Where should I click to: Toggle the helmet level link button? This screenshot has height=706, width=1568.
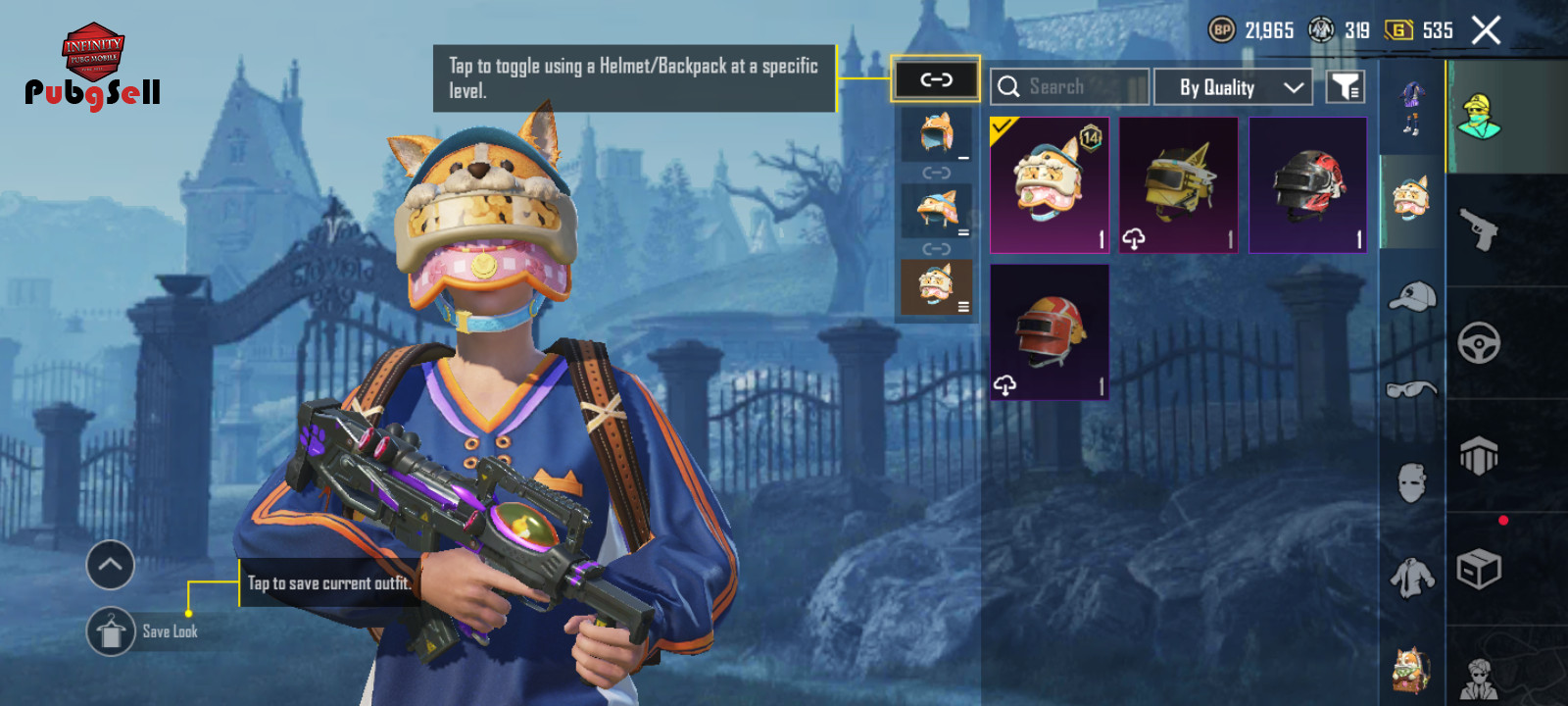pos(936,79)
